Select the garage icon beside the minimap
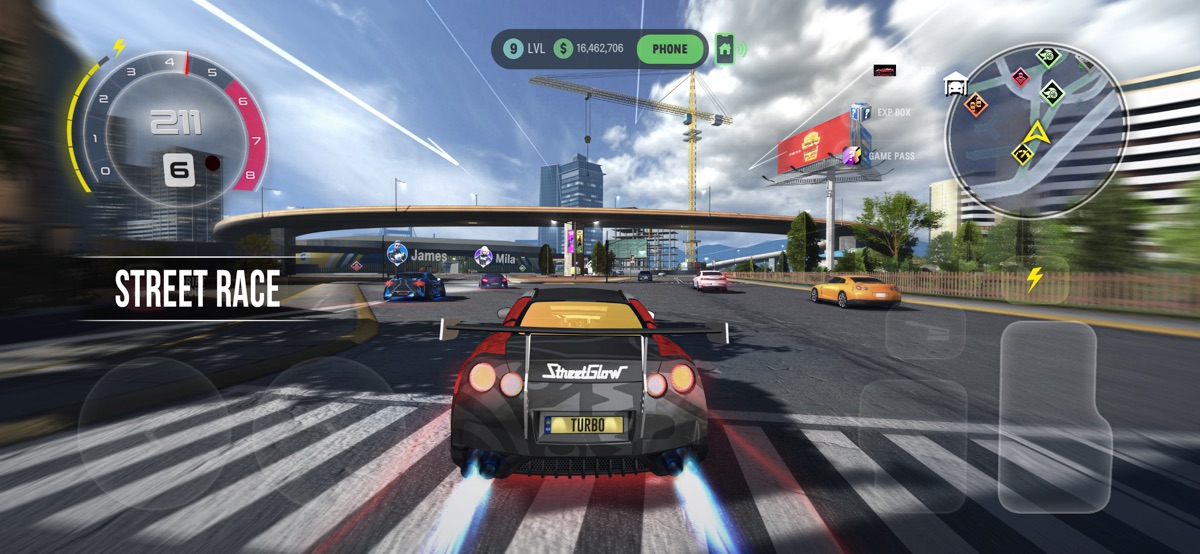The height and width of the screenshot is (554, 1200). [955, 84]
